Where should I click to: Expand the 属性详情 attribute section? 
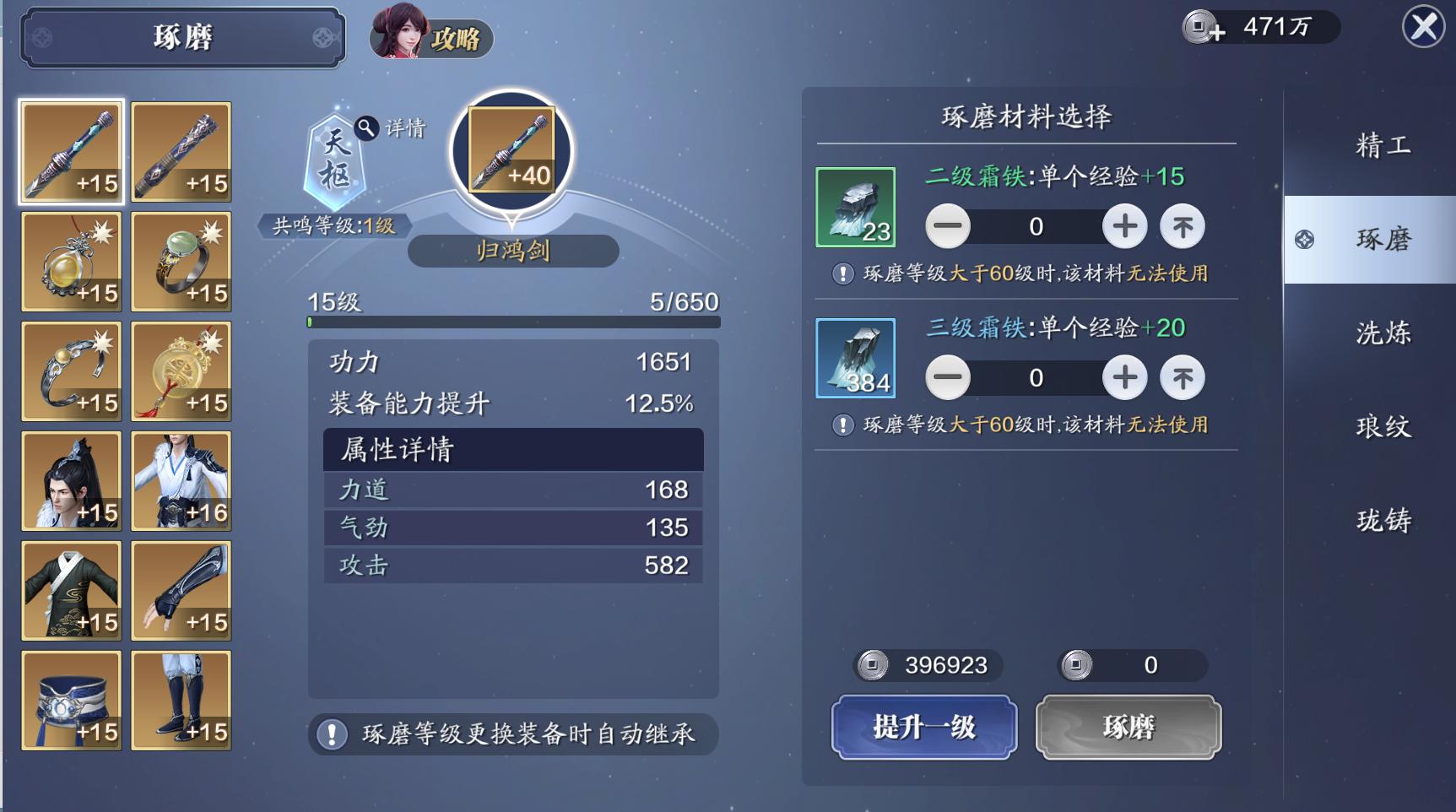tap(513, 451)
